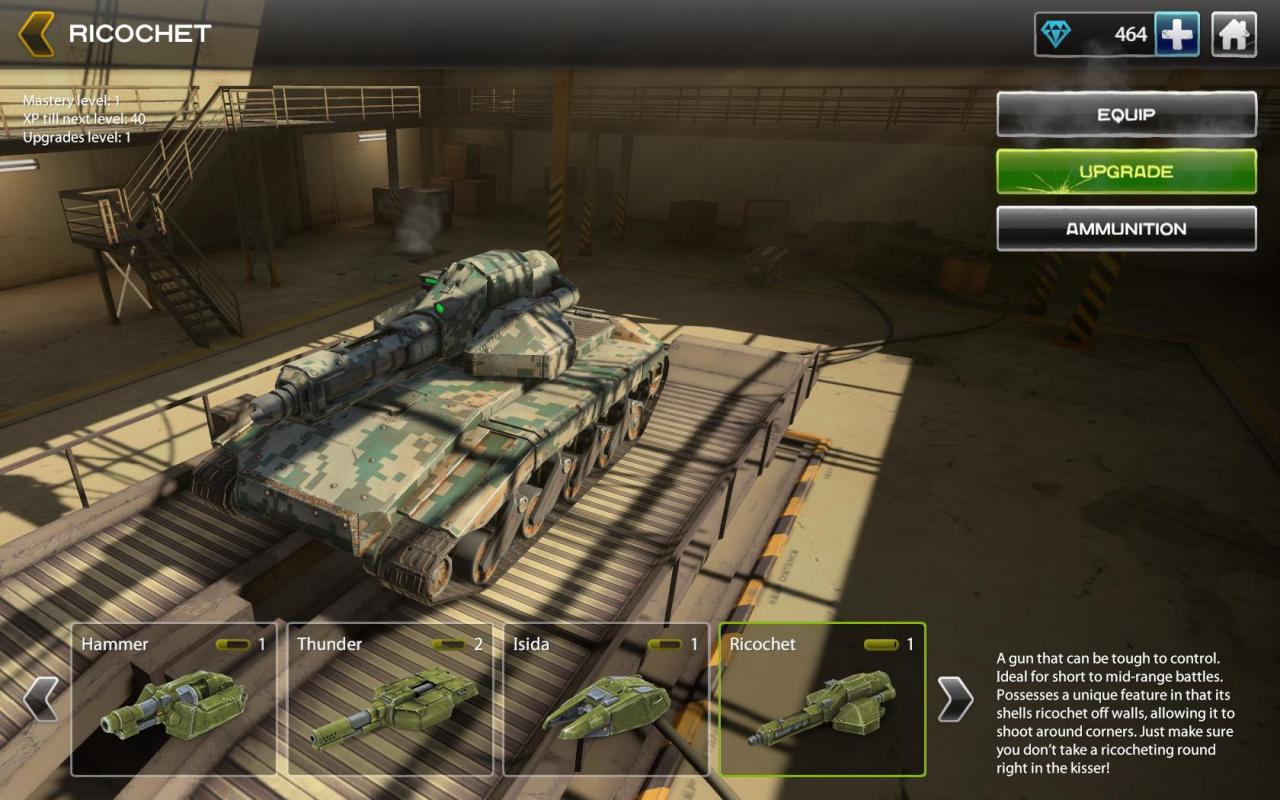
Task: Select the Hammer turret card
Action: [174, 699]
